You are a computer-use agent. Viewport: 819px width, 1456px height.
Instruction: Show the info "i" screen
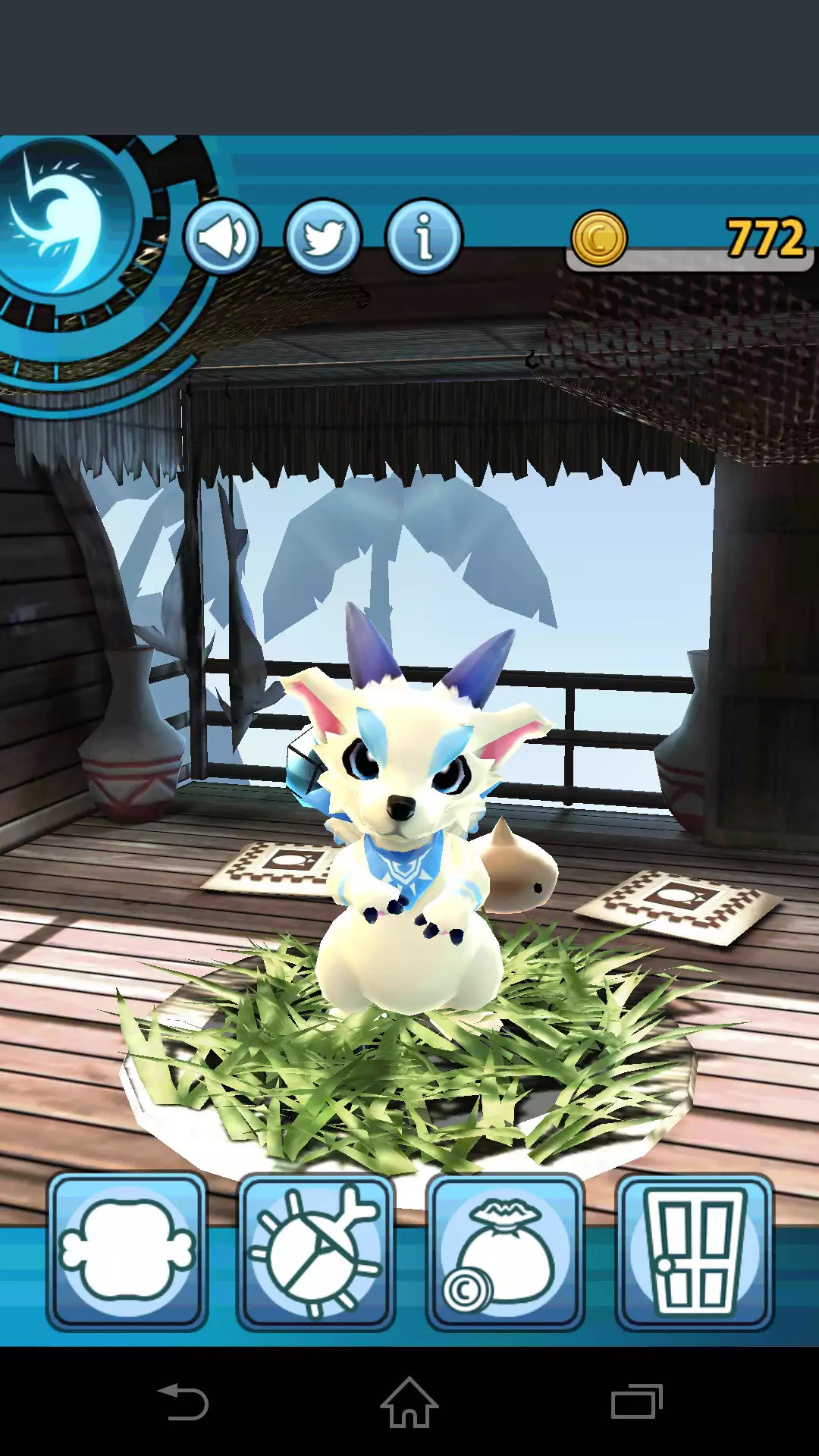tap(424, 237)
